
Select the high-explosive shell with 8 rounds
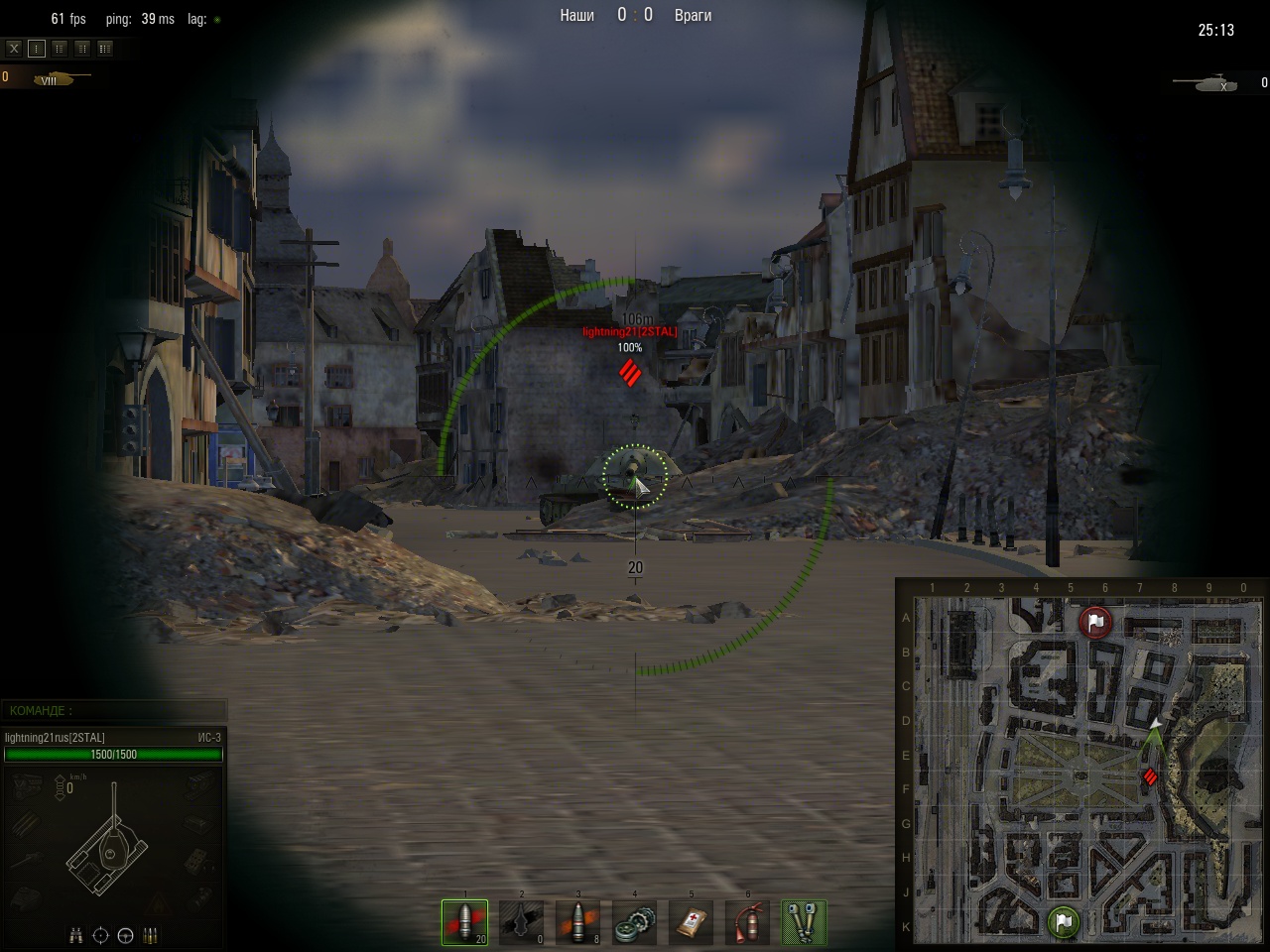click(x=578, y=923)
